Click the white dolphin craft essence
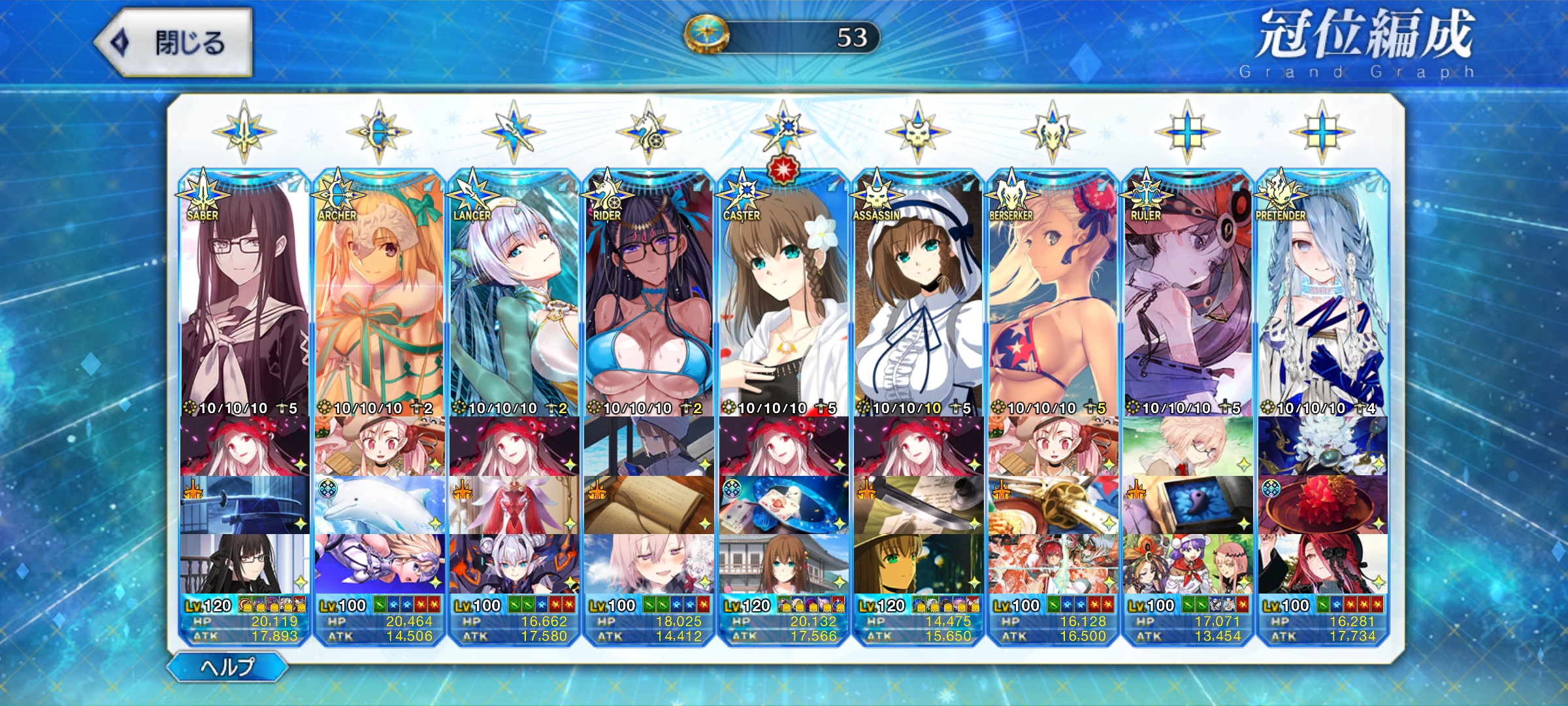This screenshot has height=706, width=1568. tap(379, 505)
